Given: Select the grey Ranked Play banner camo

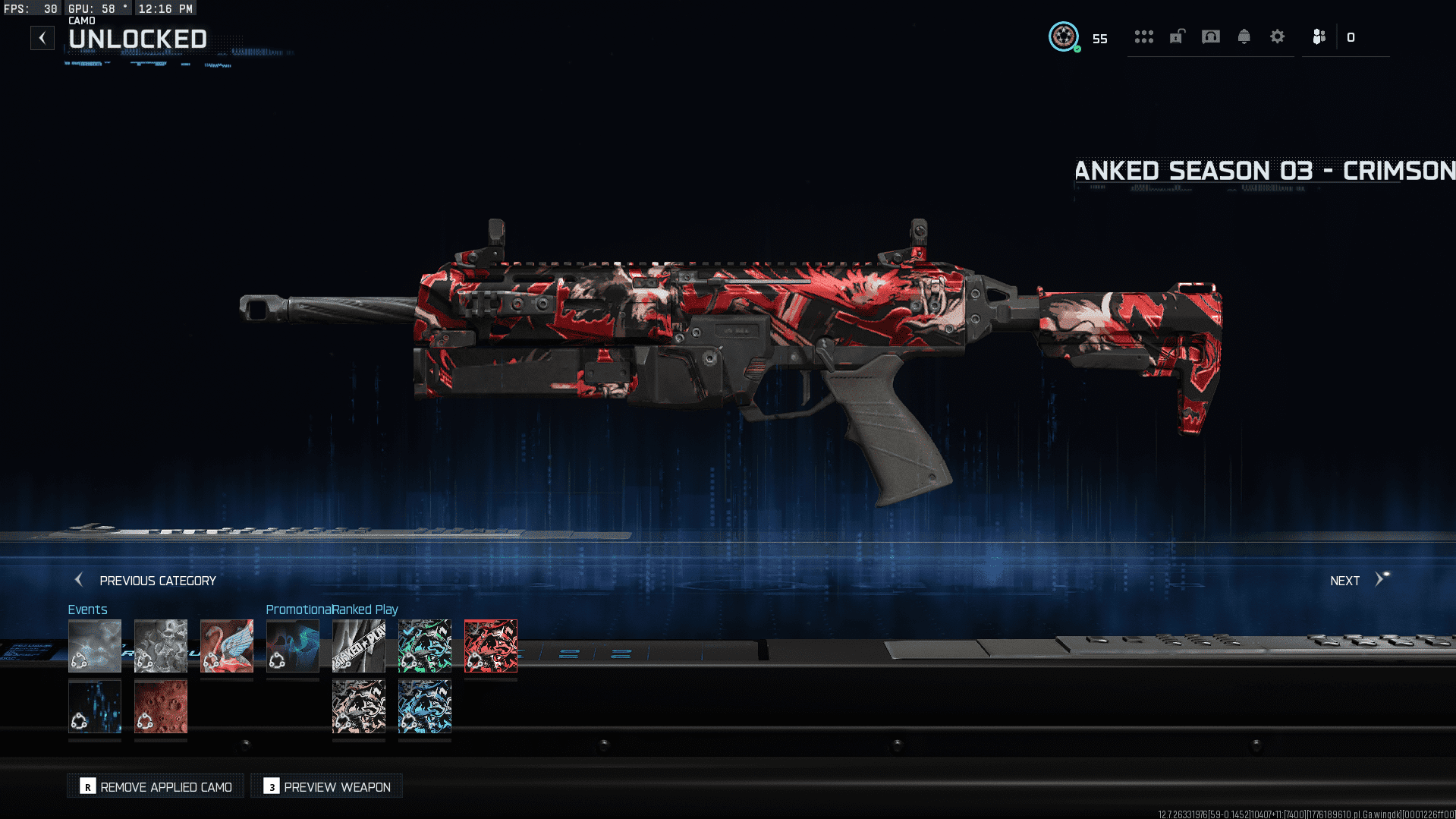Looking at the screenshot, I should point(358,646).
